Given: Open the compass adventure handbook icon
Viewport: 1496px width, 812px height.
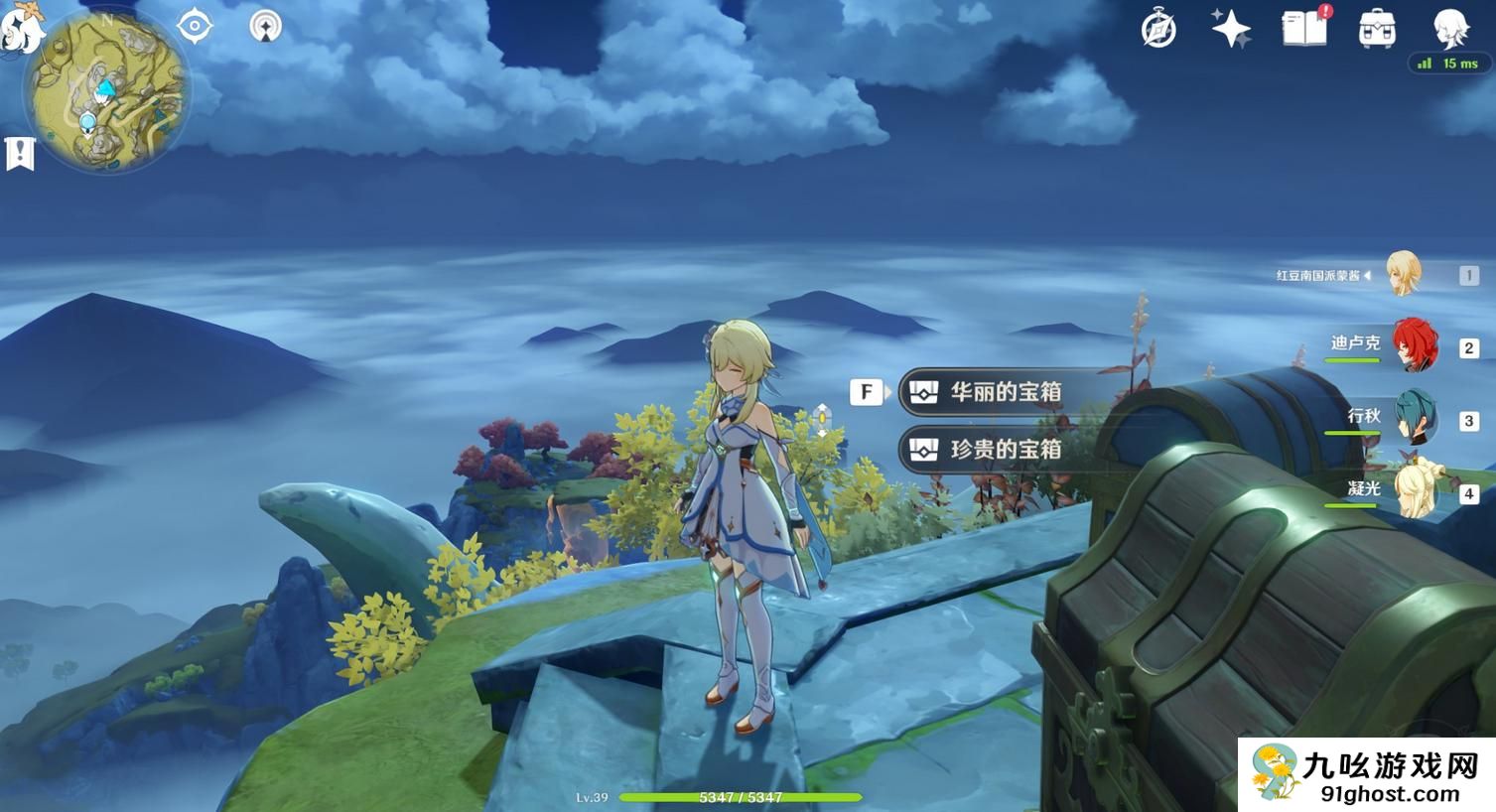Looking at the screenshot, I should pyautogui.click(x=1158, y=30).
